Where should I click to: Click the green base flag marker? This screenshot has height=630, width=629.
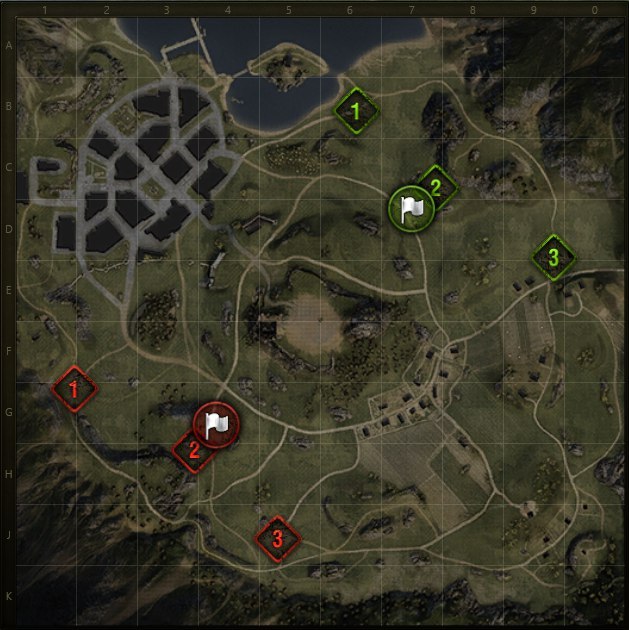click(409, 208)
